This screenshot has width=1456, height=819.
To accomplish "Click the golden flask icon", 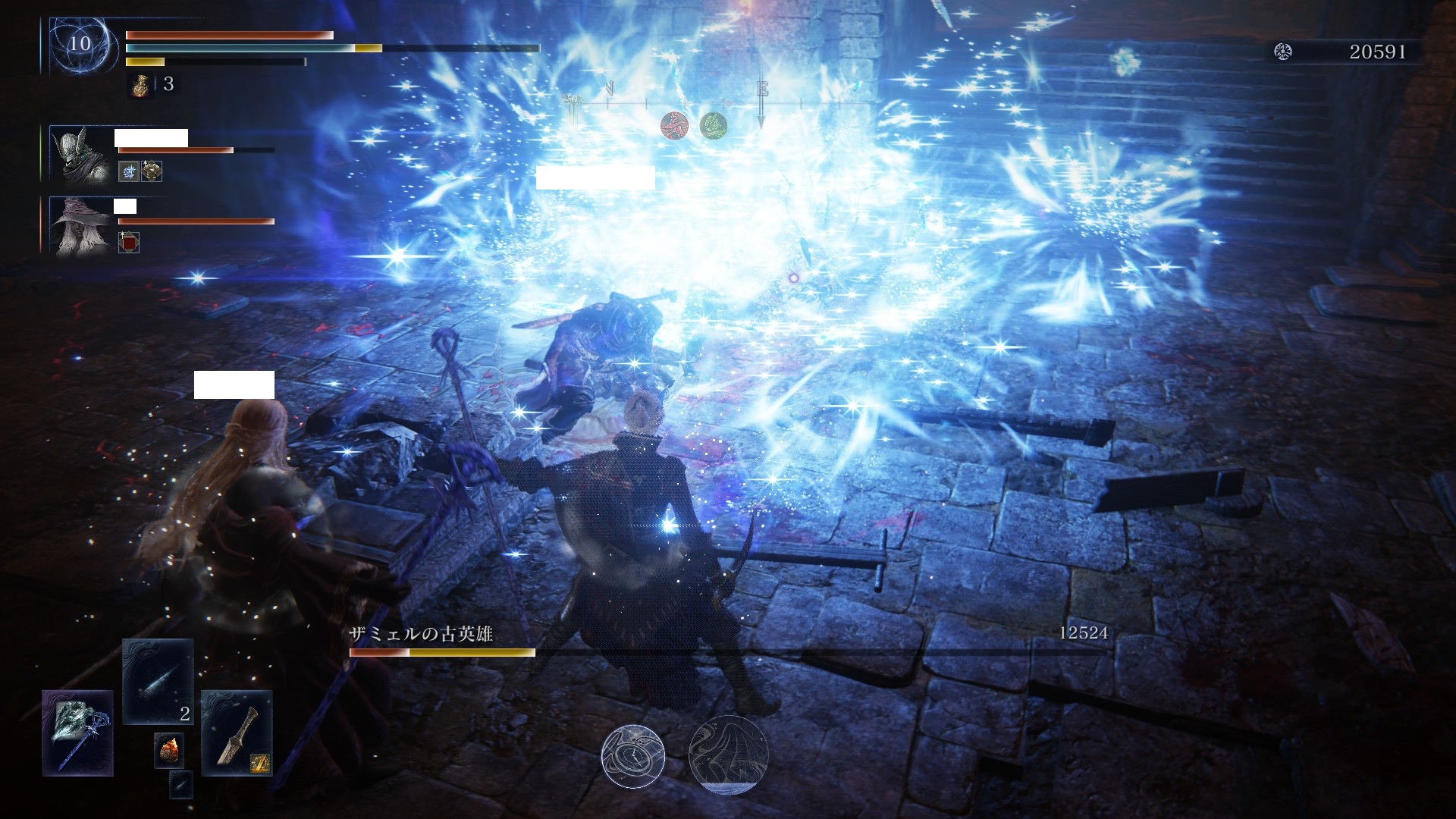I will [140, 84].
